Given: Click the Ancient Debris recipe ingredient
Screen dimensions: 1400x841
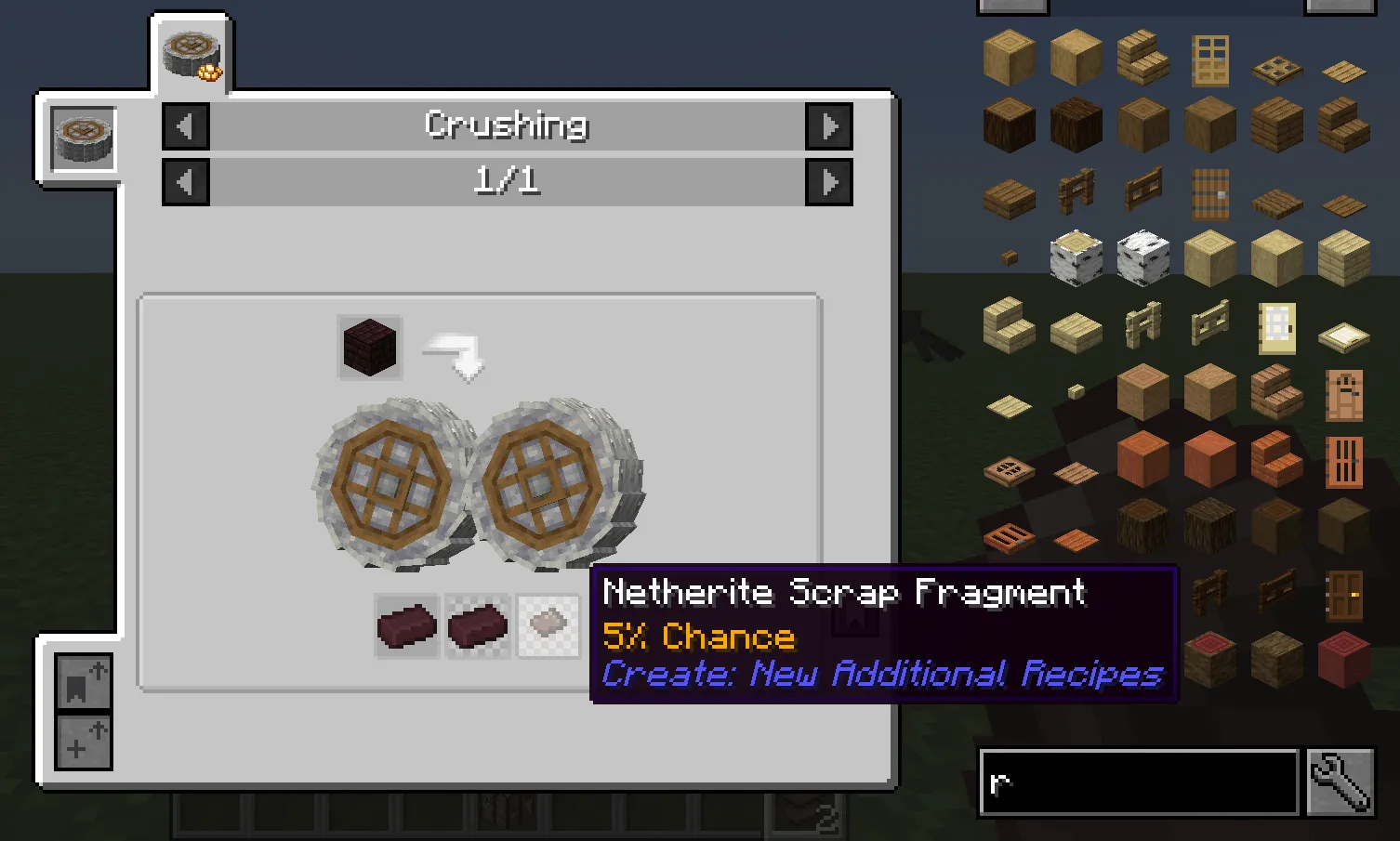Looking at the screenshot, I should pyautogui.click(x=369, y=348).
